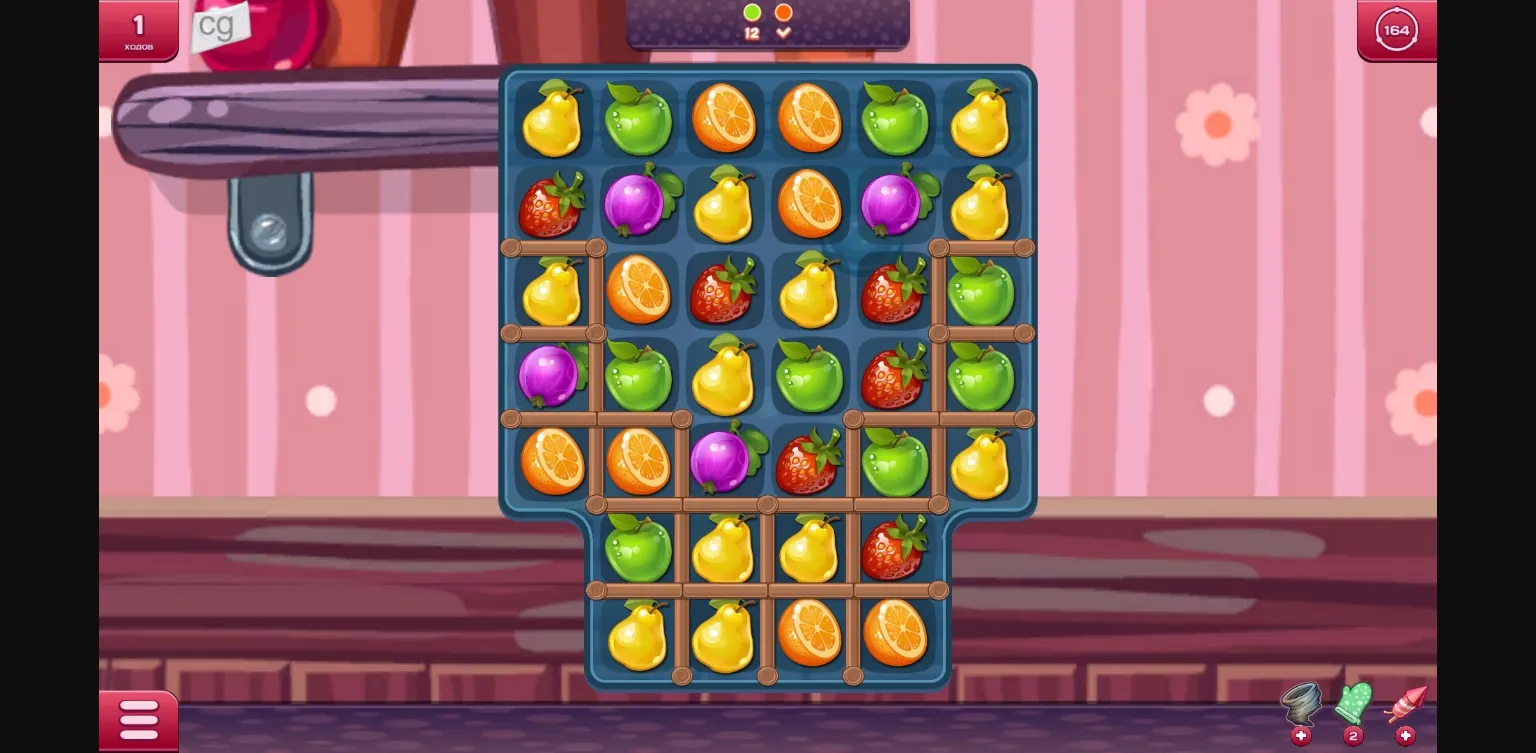
Task: Select the strawberry in the board's top-left area
Action: coord(553,205)
